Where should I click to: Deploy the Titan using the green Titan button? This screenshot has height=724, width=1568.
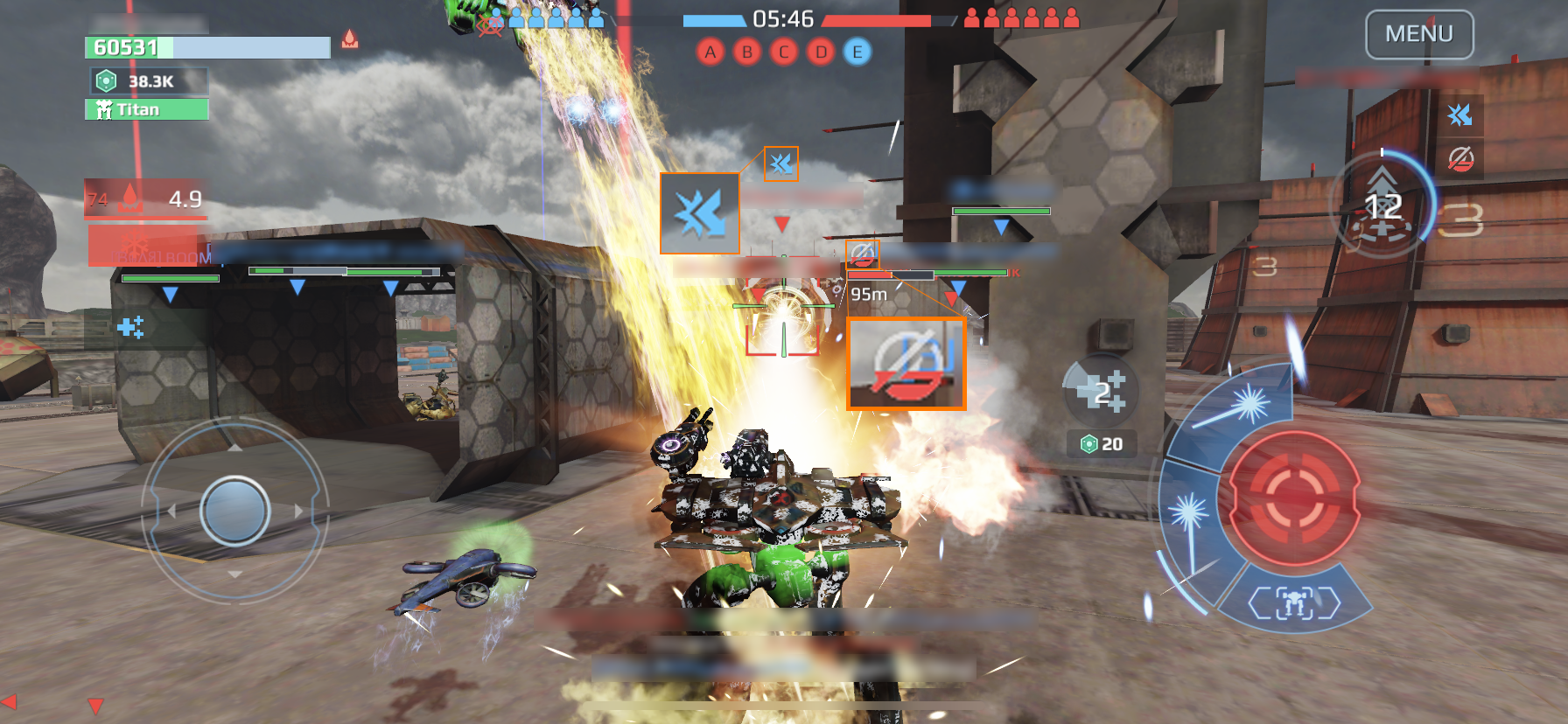pos(147,109)
